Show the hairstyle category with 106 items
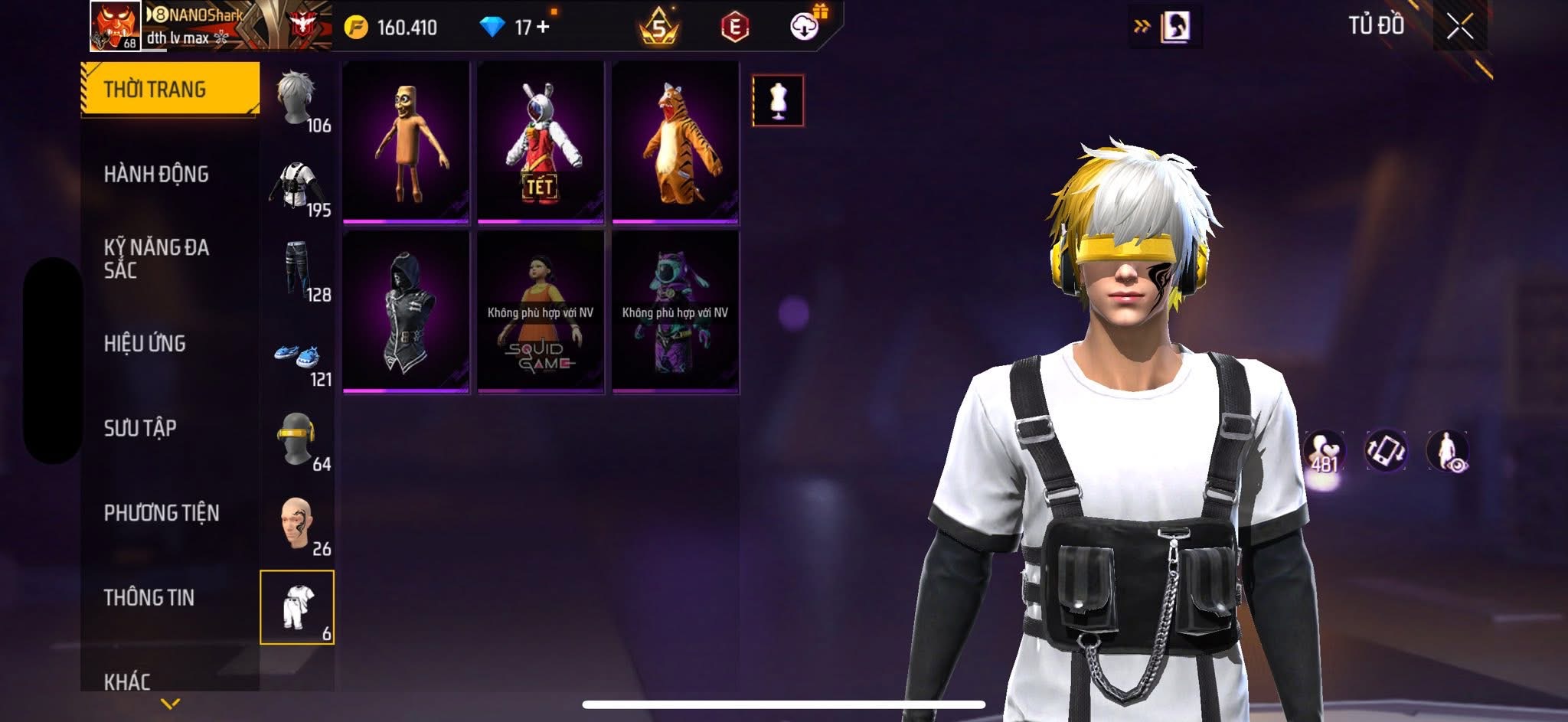This screenshot has width=1568, height=722. 297,100
